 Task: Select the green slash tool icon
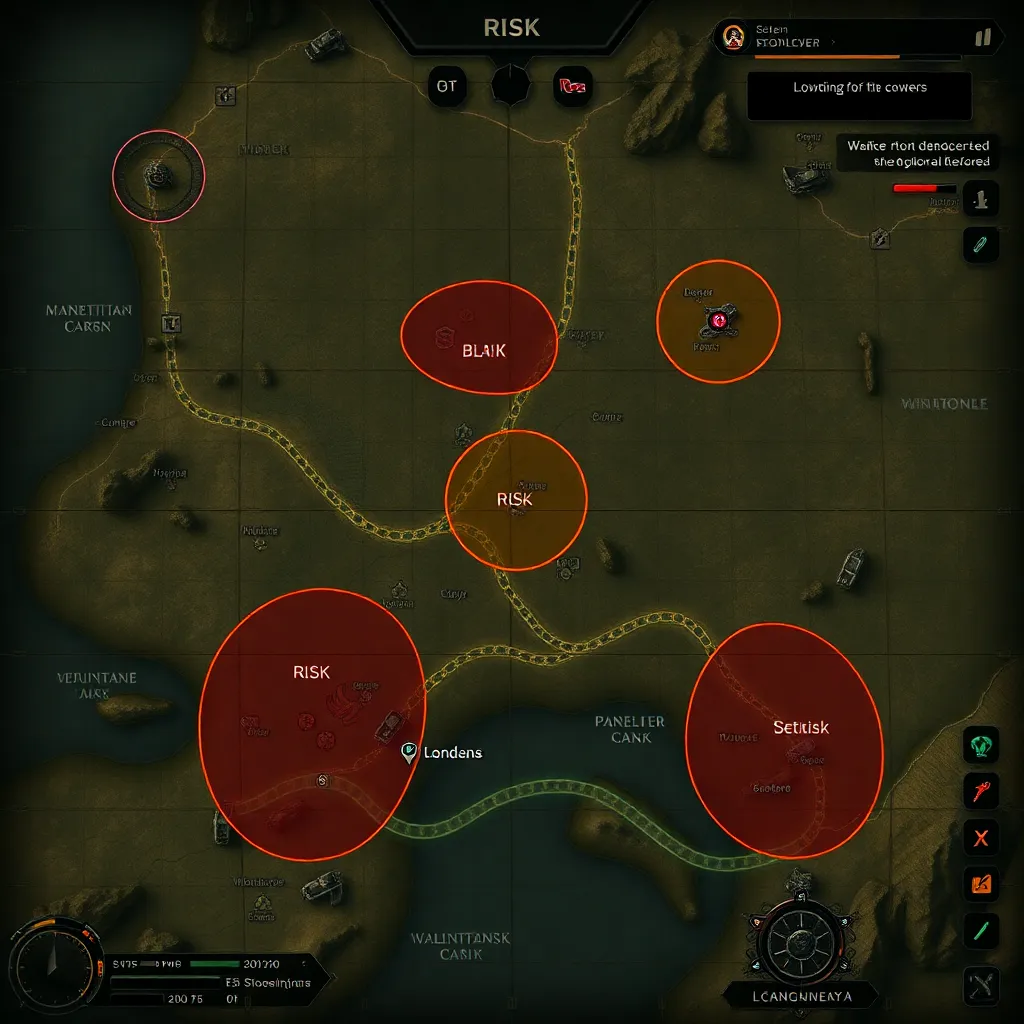pyautogui.click(x=981, y=930)
